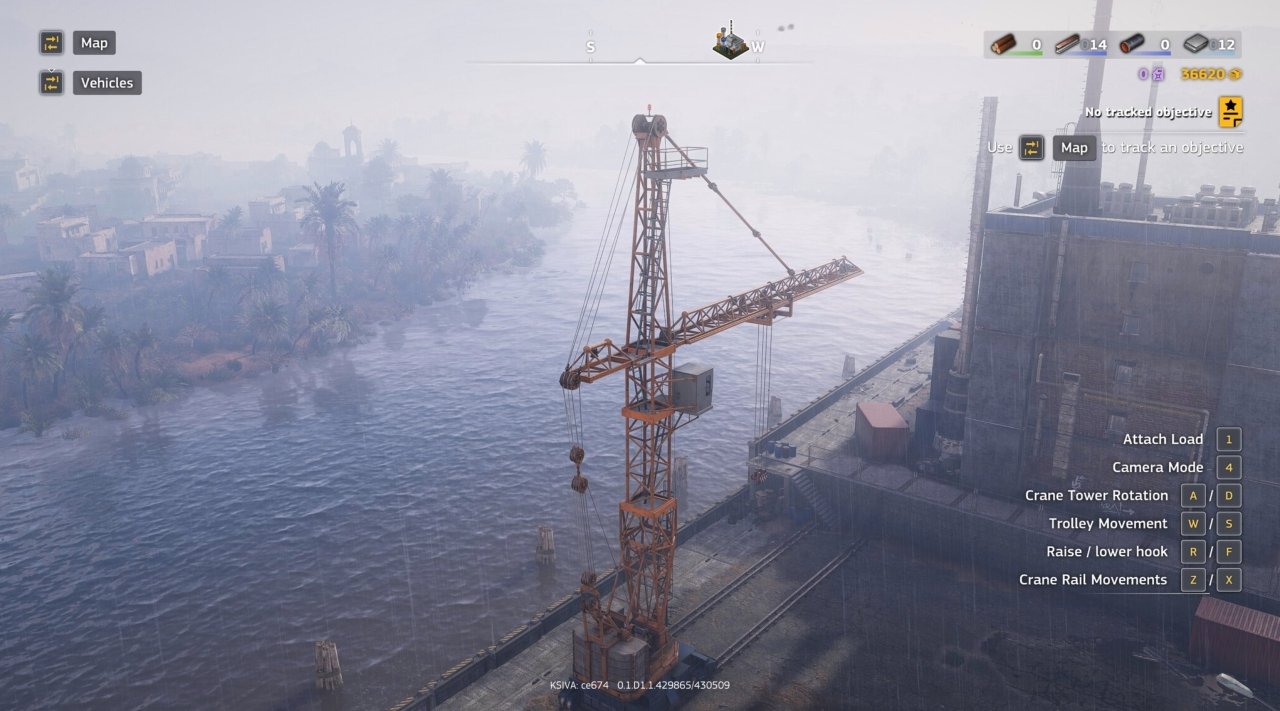Click the yellow tracked objective star icon

pos(1230,112)
